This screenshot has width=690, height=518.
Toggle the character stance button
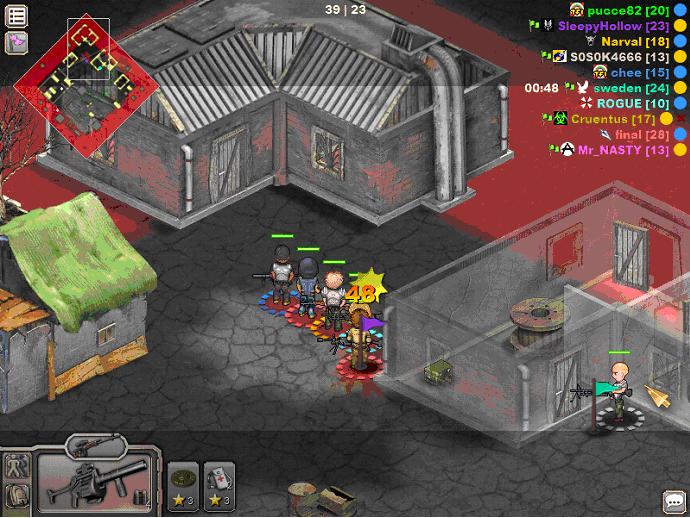pos(16,466)
